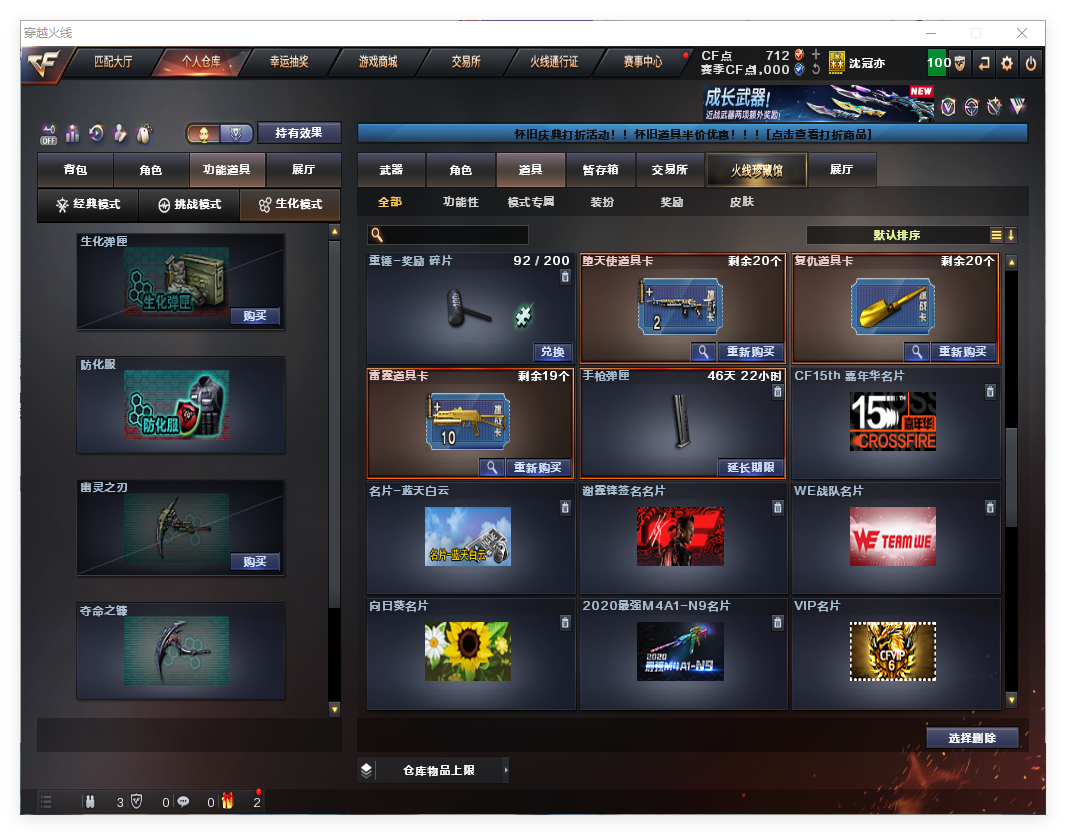Click 兑换 on the 重锤 fragment item

pos(552,352)
